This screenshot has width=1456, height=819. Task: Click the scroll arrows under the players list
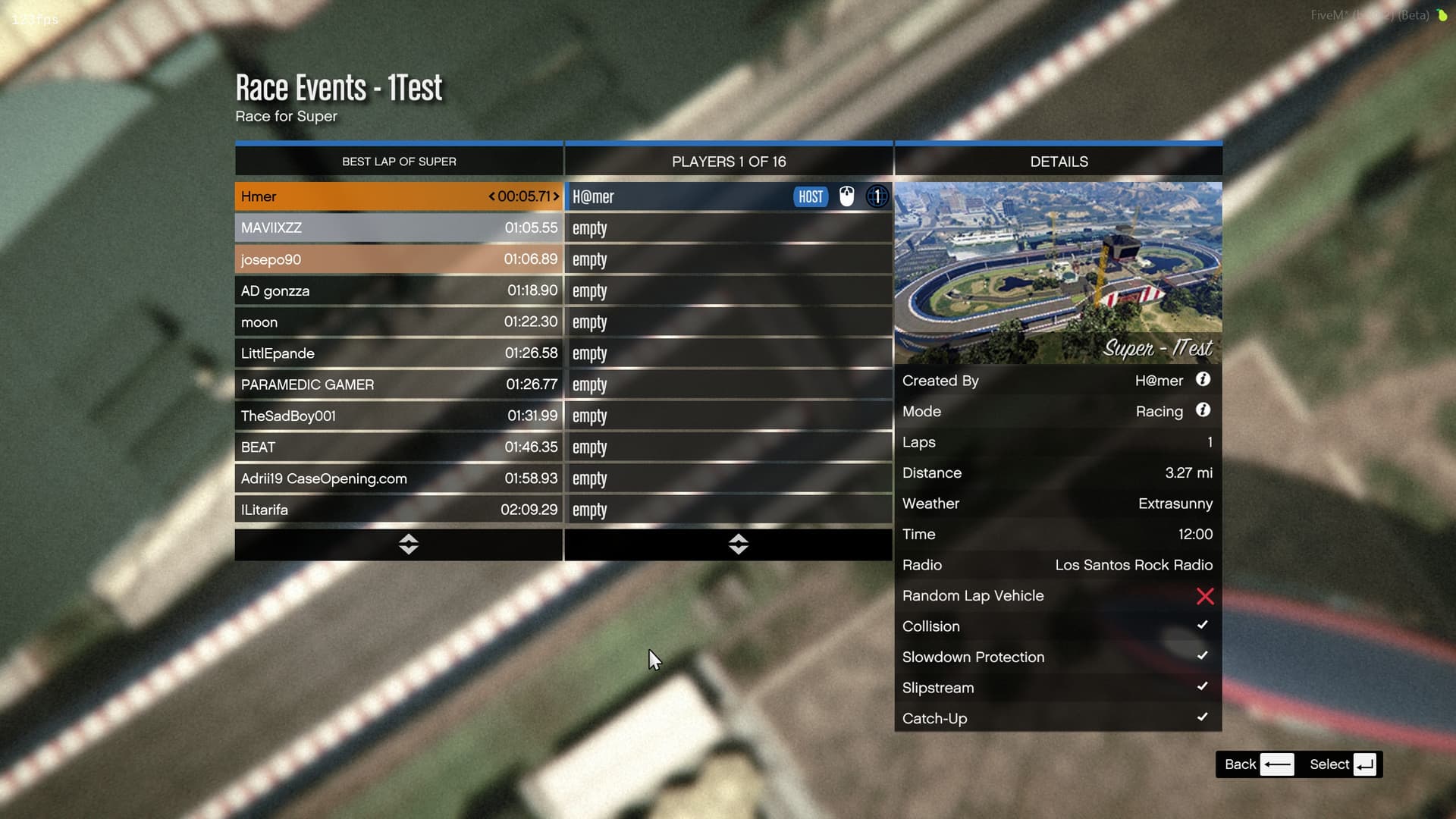tap(738, 544)
